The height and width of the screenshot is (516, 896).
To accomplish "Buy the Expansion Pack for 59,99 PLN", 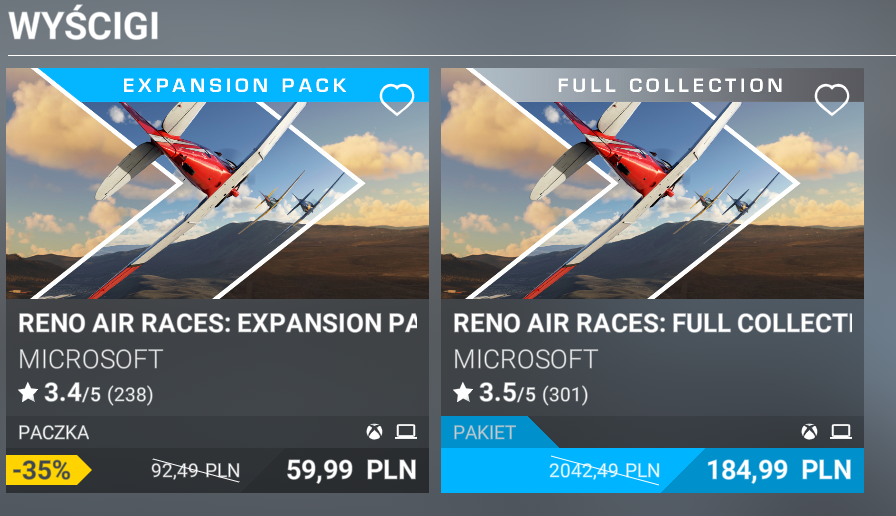I will 350,470.
